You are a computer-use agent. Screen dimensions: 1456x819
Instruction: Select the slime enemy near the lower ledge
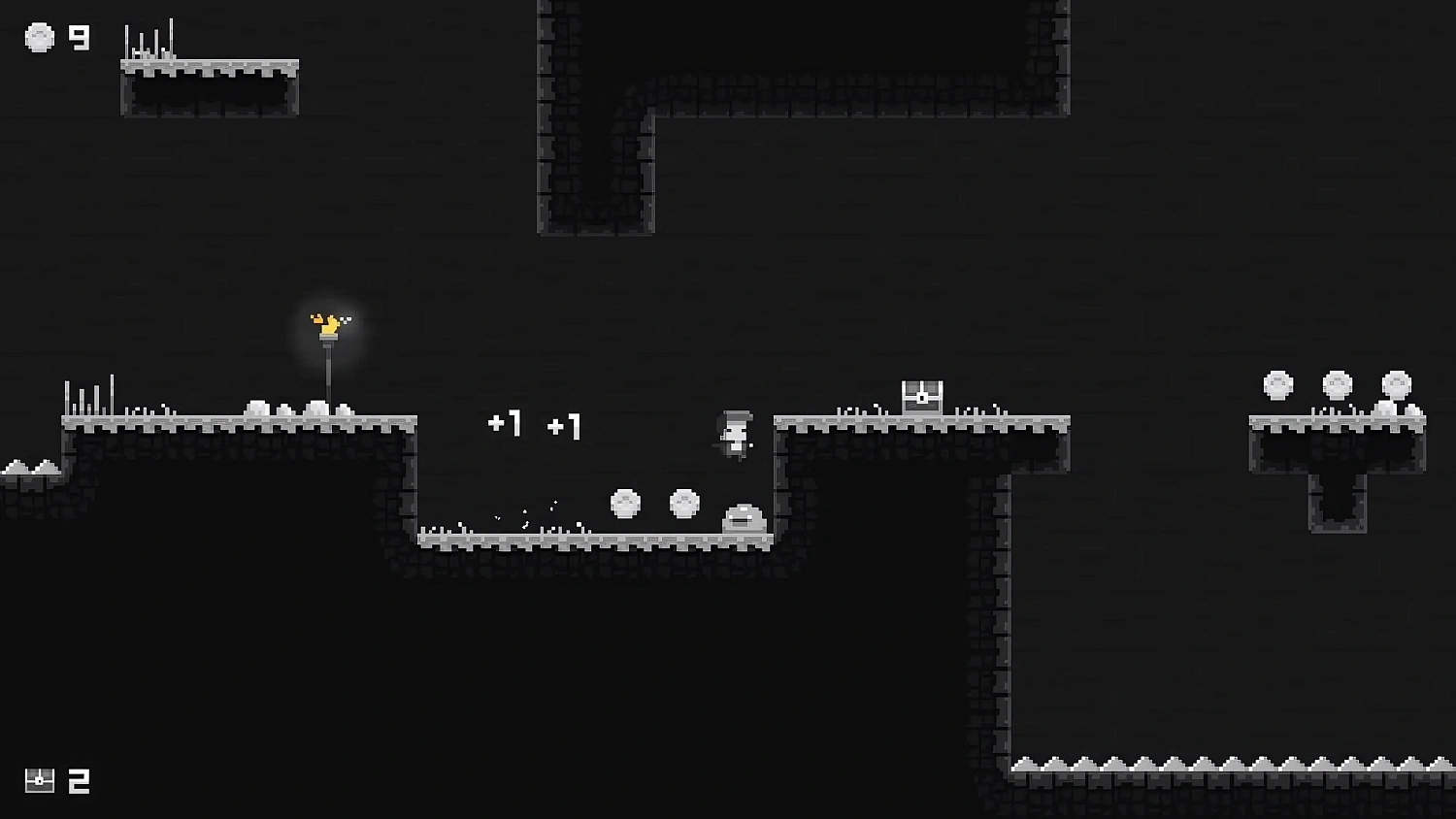click(x=743, y=517)
